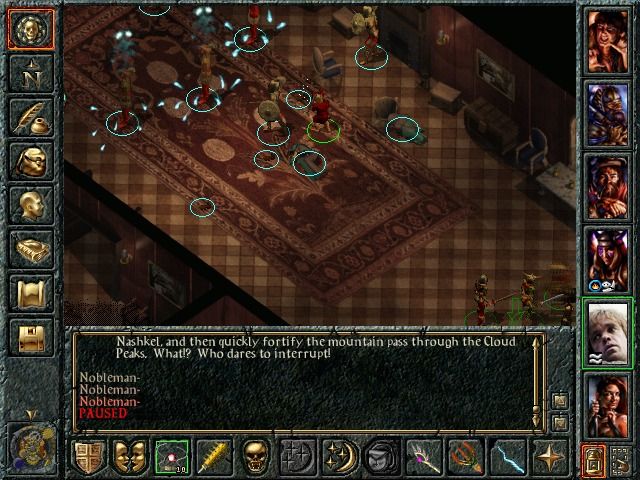Activate the shield guard action
640x480 pixels.
[x=91, y=457]
